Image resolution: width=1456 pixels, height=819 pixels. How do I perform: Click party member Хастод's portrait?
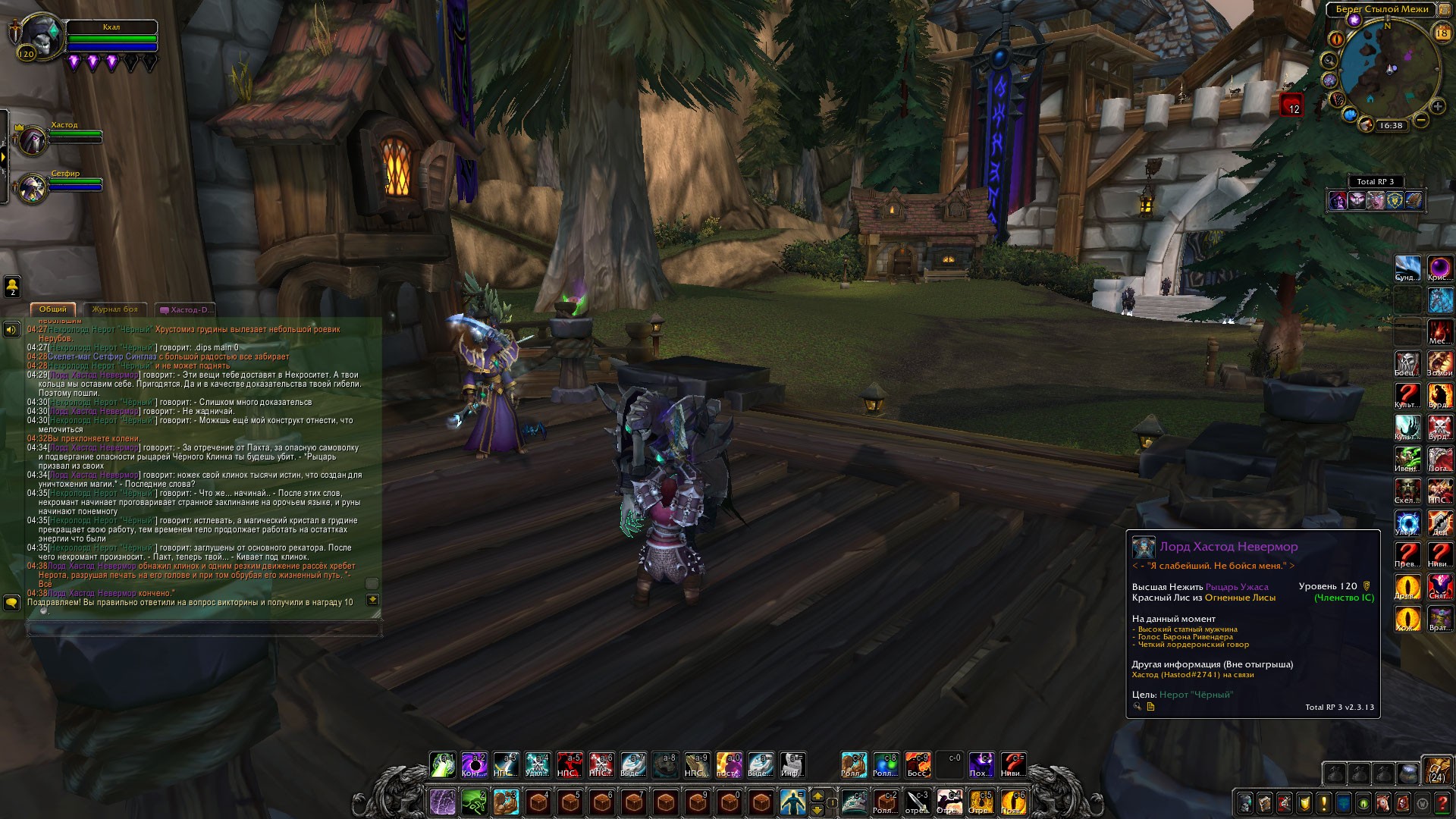(x=32, y=141)
